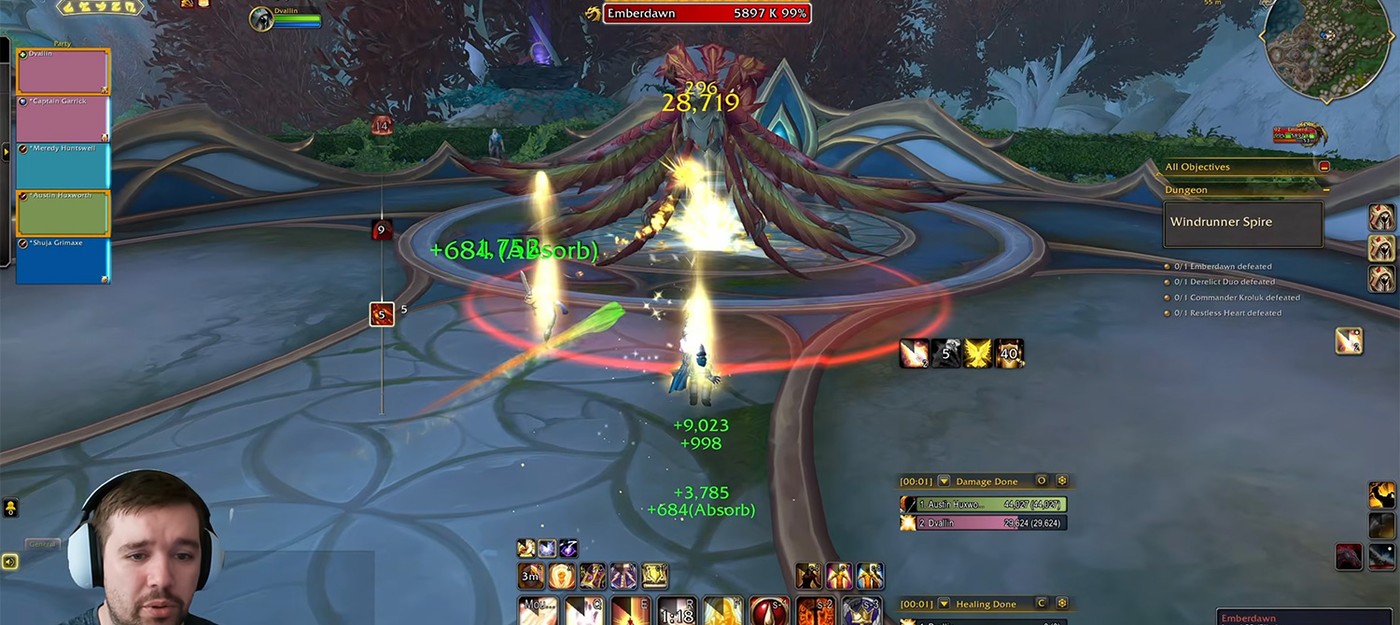The image size is (1400, 625).
Task: Use the action bar ability showing 1:18
Action: [678, 611]
